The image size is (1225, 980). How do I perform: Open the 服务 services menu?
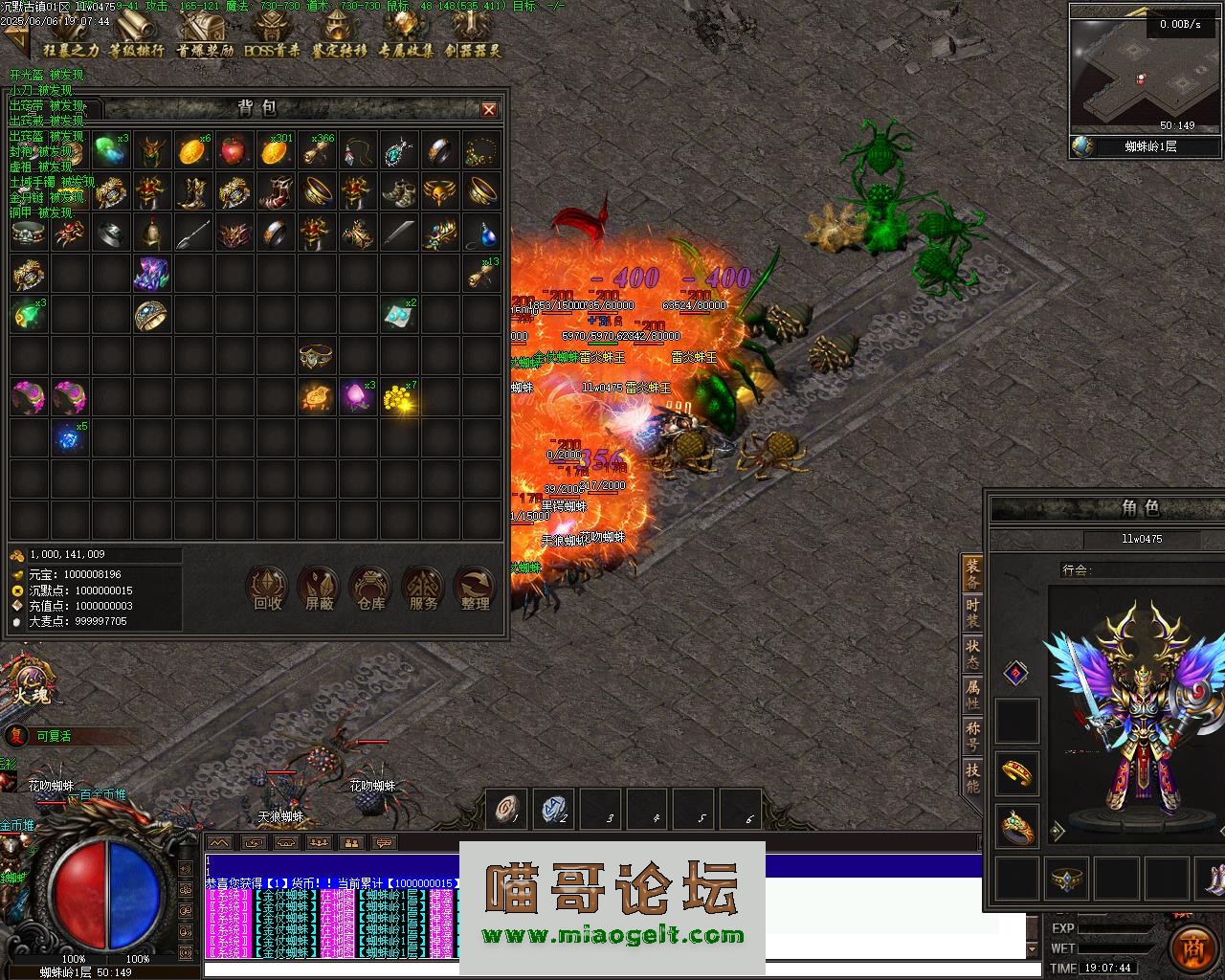(423, 588)
